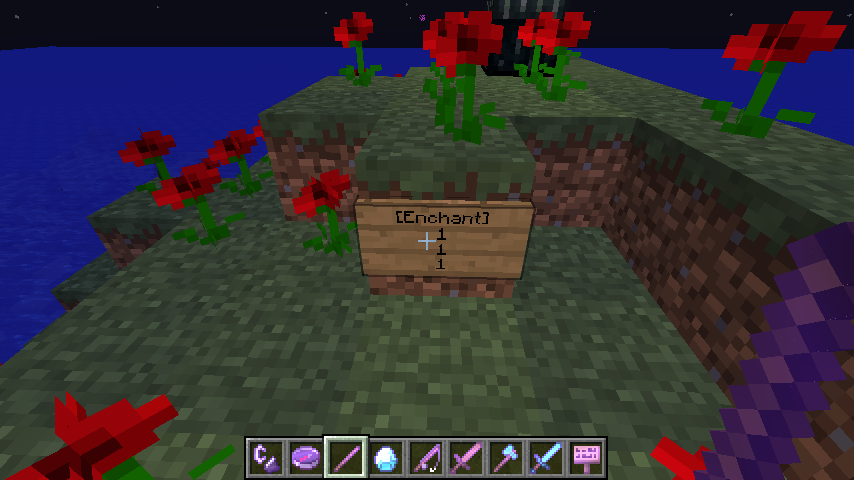854x480 pixels.
Task: Equip the enchanted fishing rod
Action: pos(427,458)
